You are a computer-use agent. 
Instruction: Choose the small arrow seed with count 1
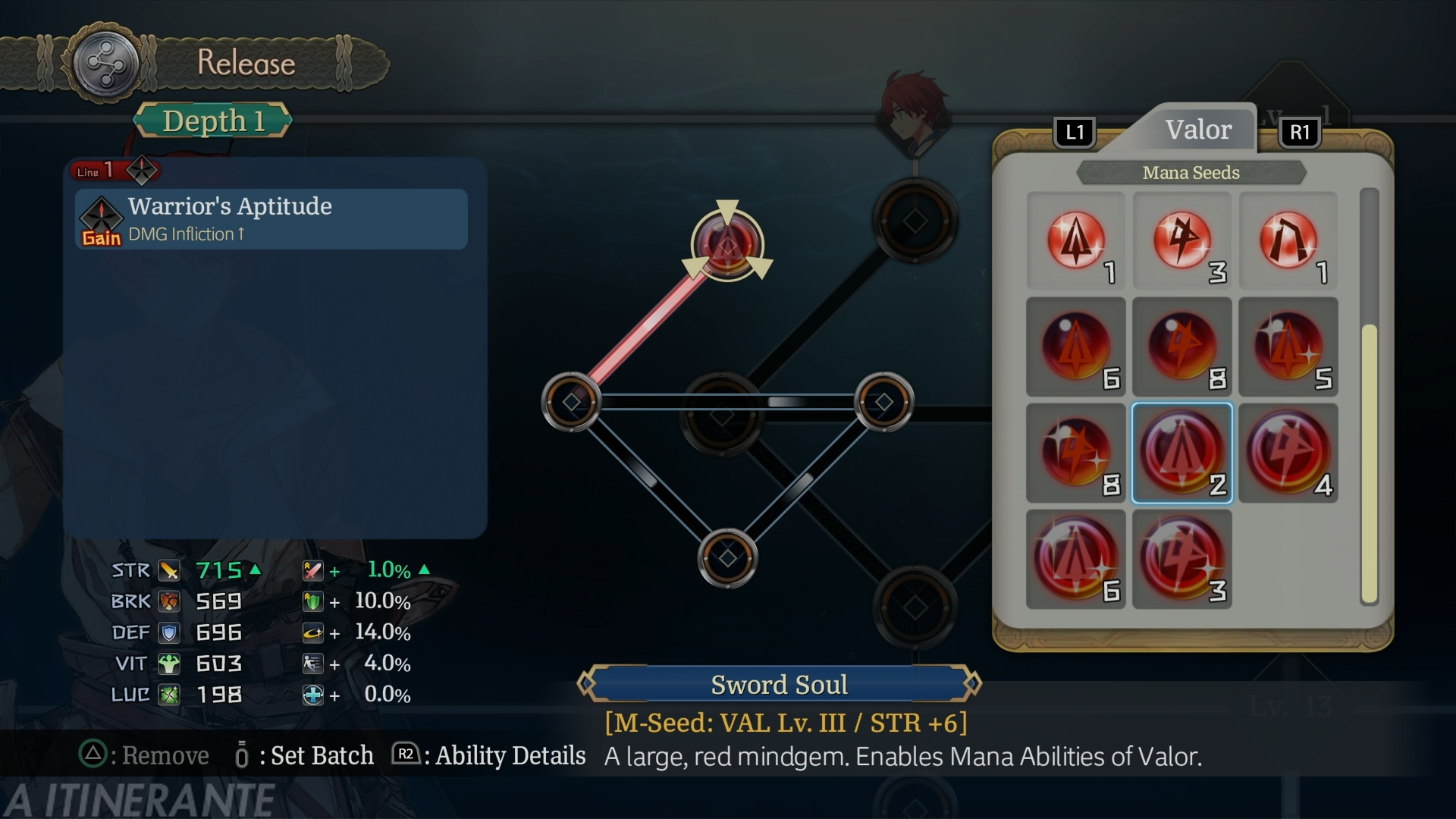(1075, 241)
